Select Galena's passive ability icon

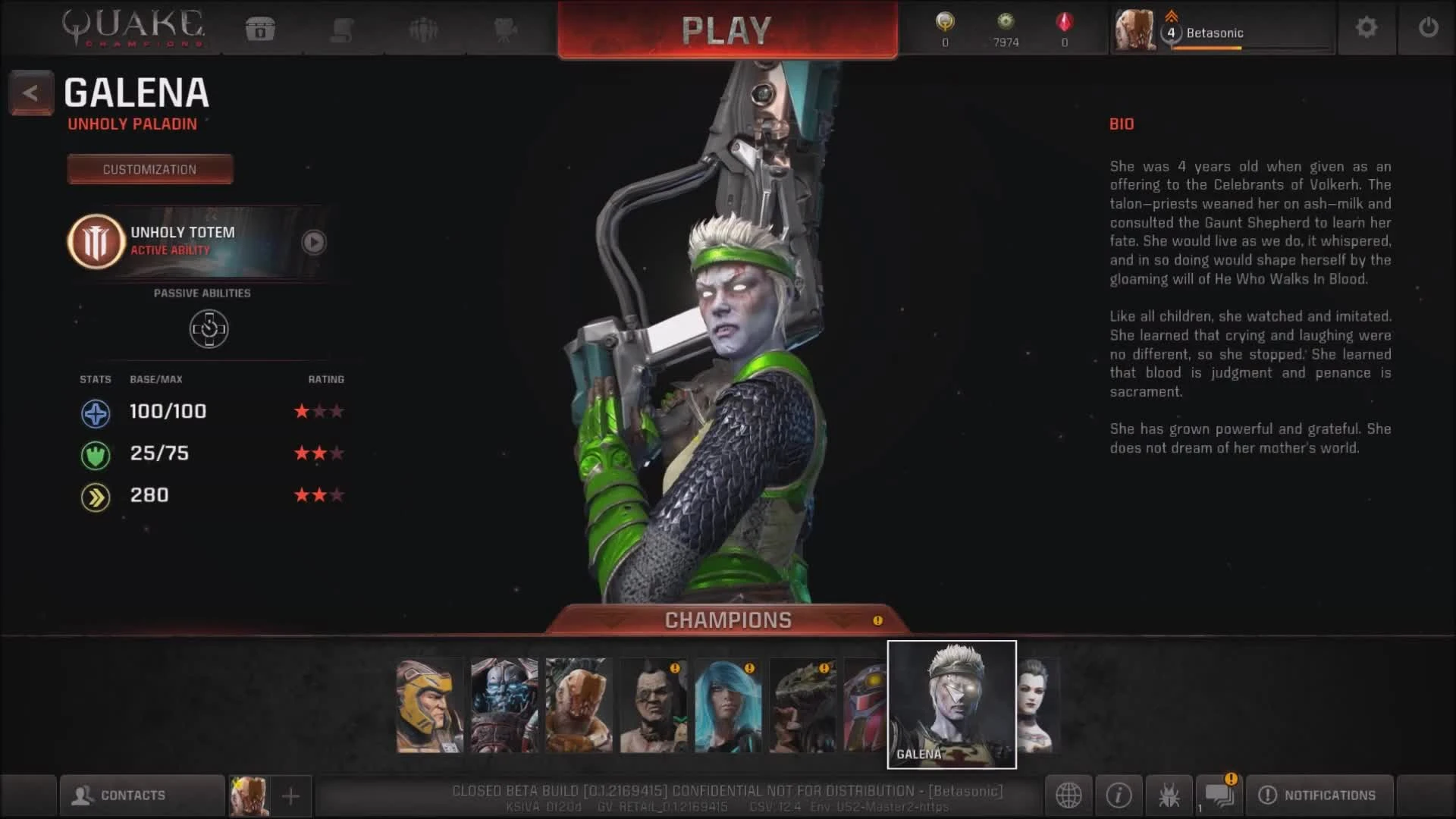[209, 328]
